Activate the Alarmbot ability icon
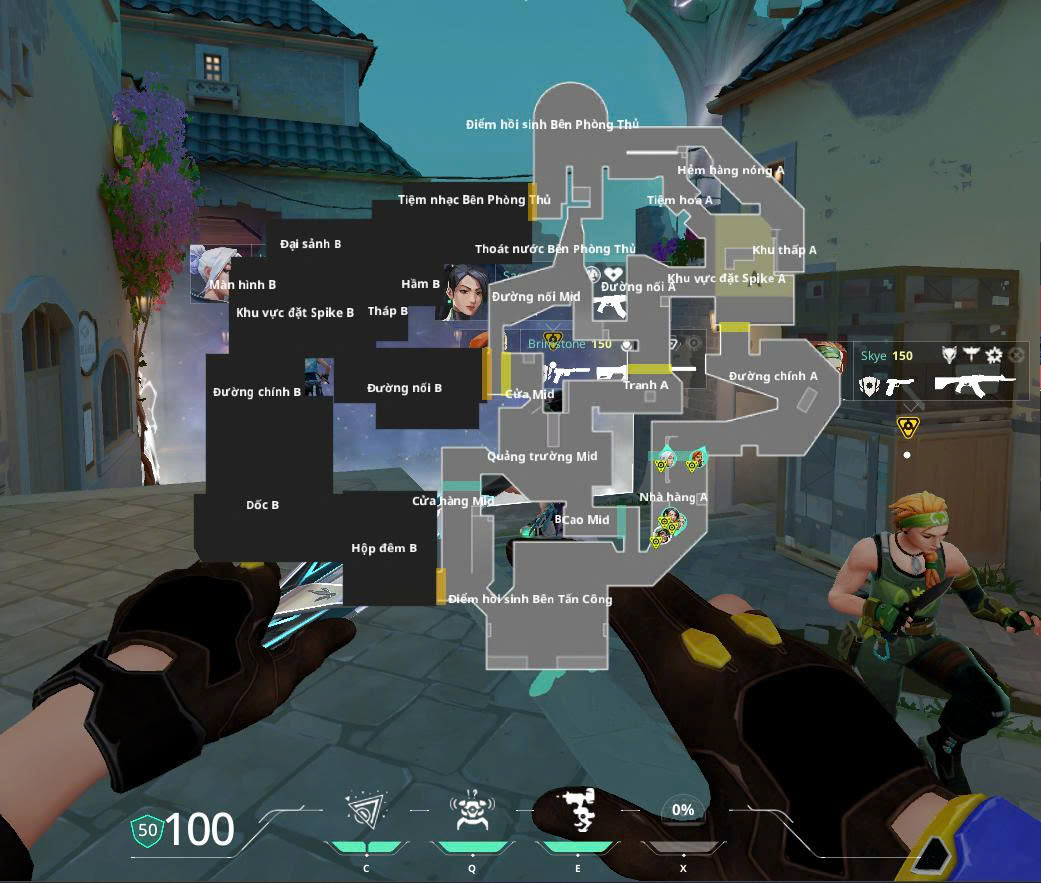 pos(471,811)
